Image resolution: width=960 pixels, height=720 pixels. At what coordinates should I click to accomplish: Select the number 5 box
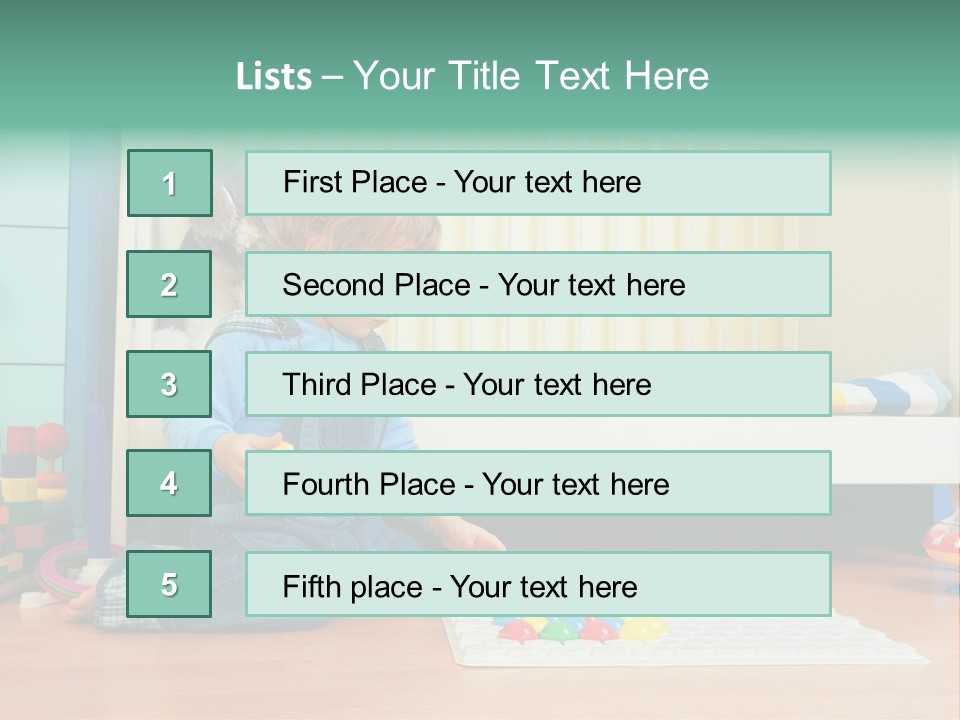click(169, 585)
